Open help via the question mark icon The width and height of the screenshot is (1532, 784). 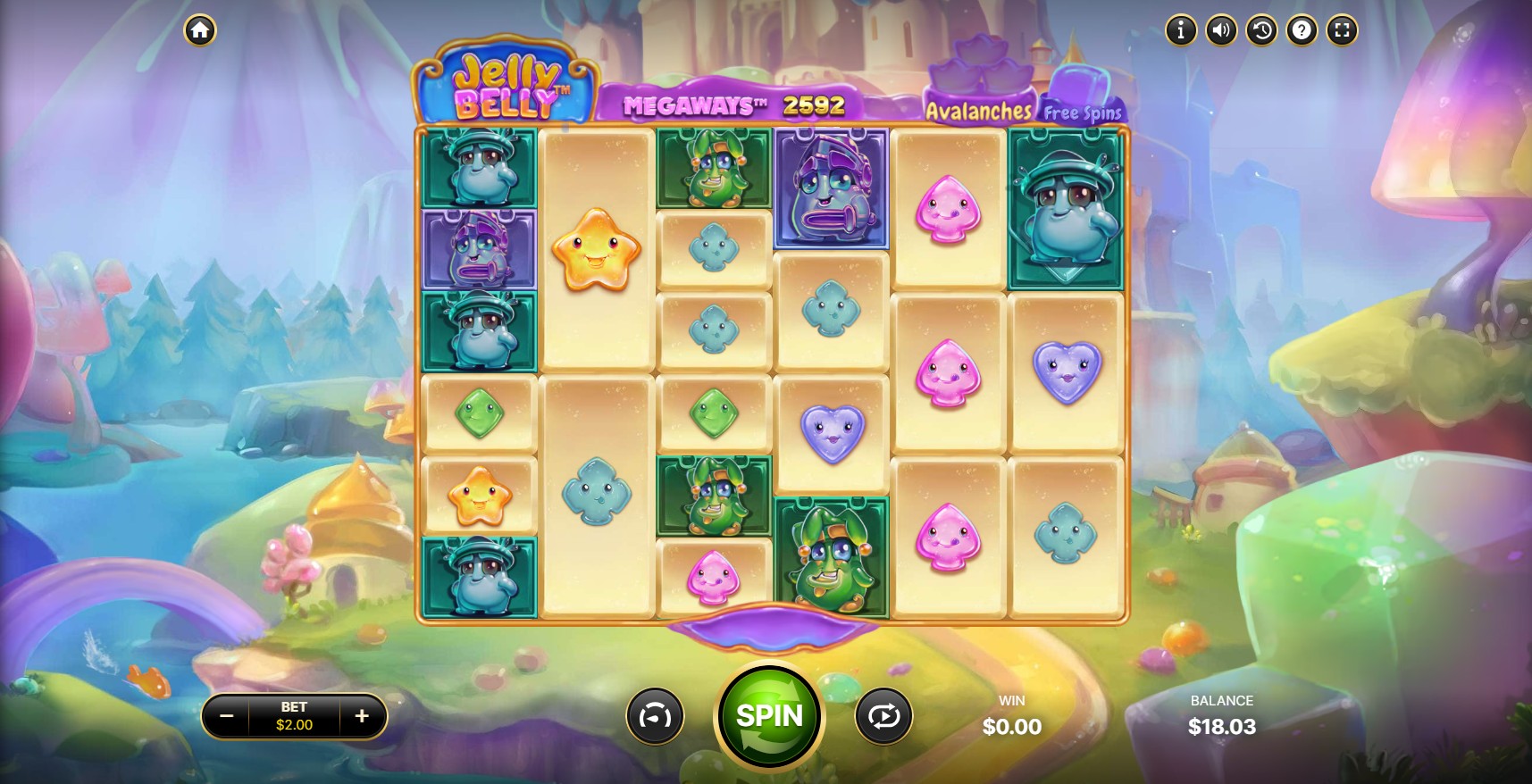1302,30
